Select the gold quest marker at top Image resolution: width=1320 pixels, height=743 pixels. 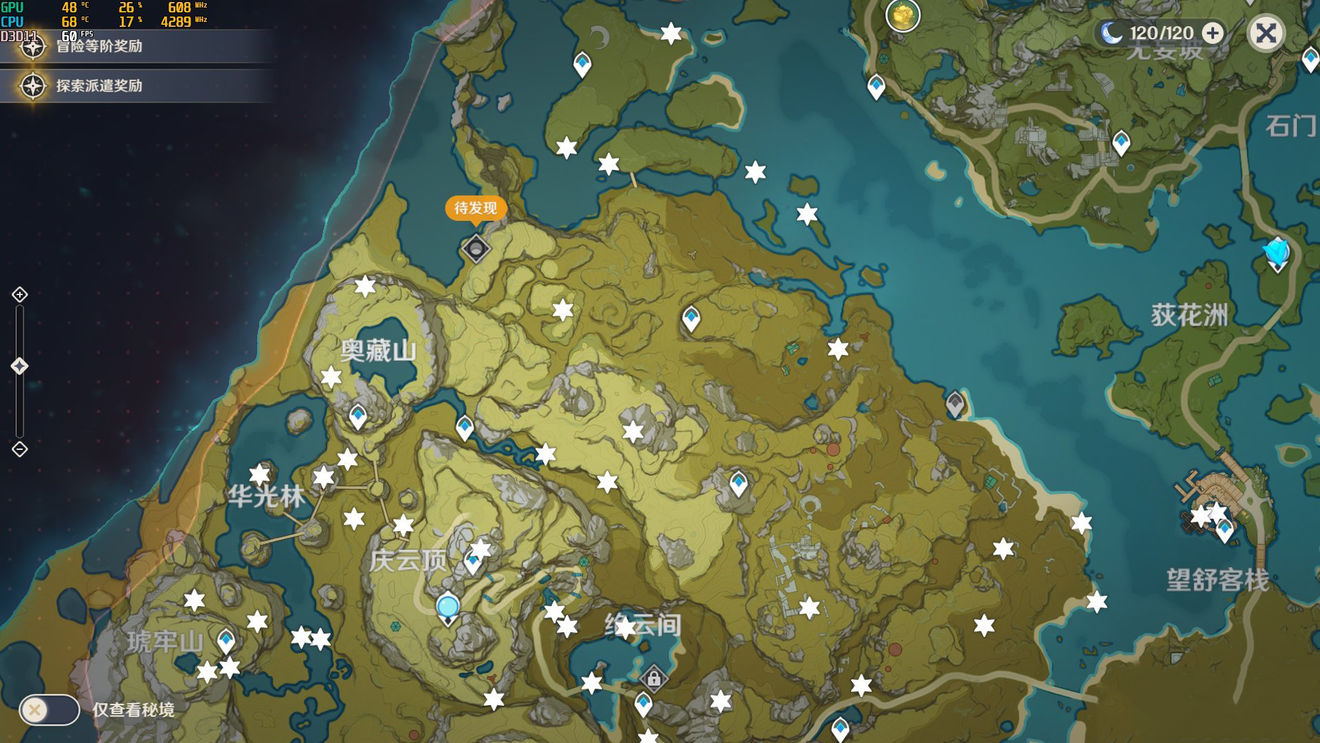point(903,16)
